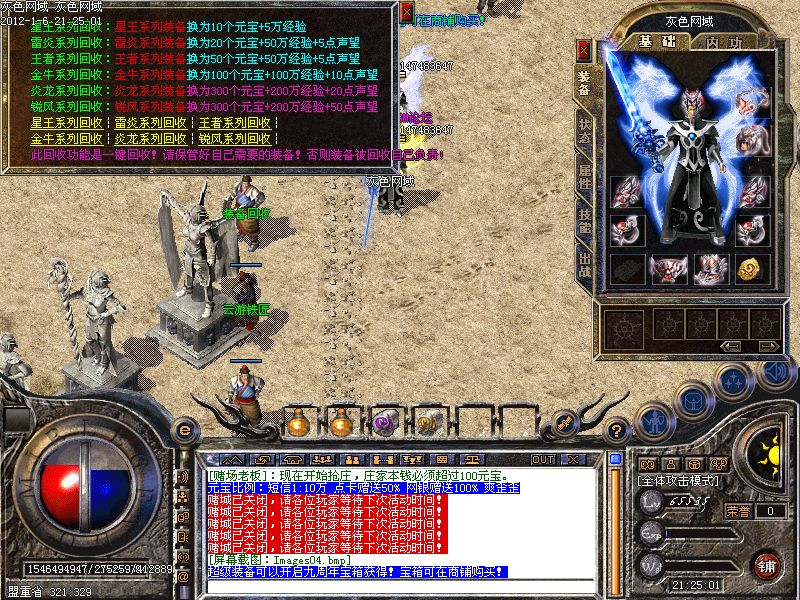Choose the 王者系列回收 recycle link
Screen dimensions: 800x600
235,123
